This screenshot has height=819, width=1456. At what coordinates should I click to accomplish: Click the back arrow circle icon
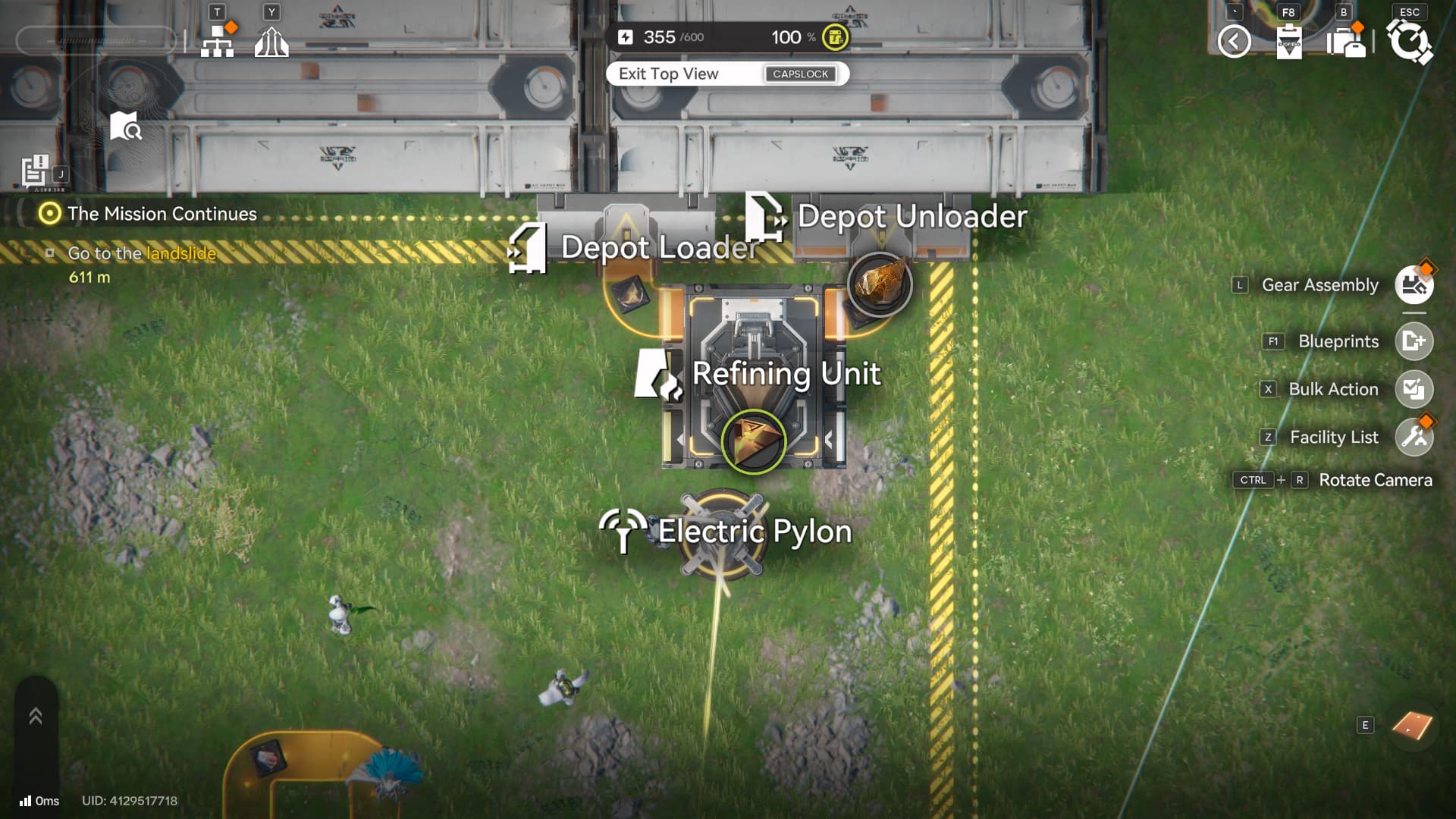point(1234,42)
